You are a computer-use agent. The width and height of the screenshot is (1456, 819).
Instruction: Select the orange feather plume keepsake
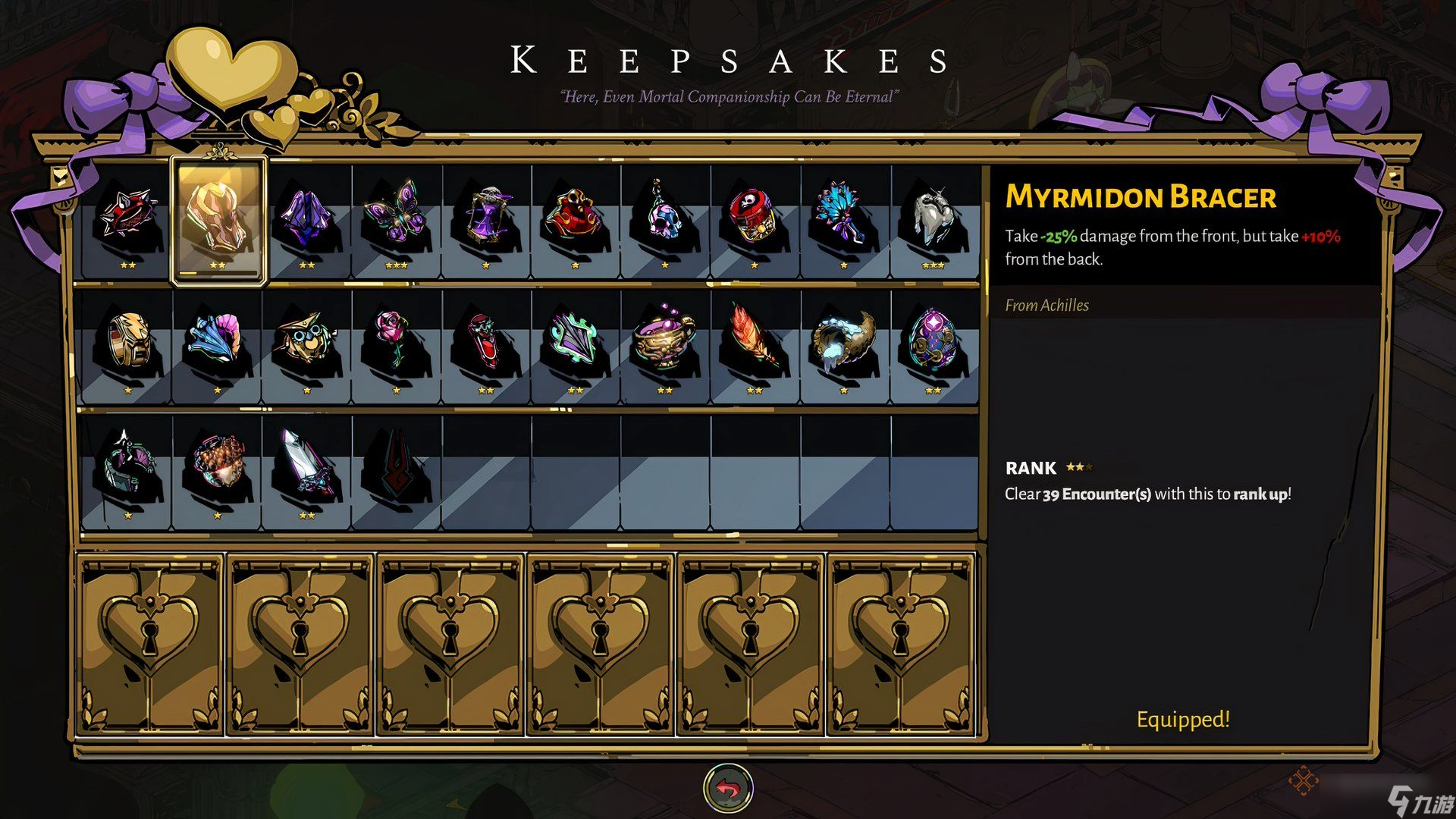point(754,343)
